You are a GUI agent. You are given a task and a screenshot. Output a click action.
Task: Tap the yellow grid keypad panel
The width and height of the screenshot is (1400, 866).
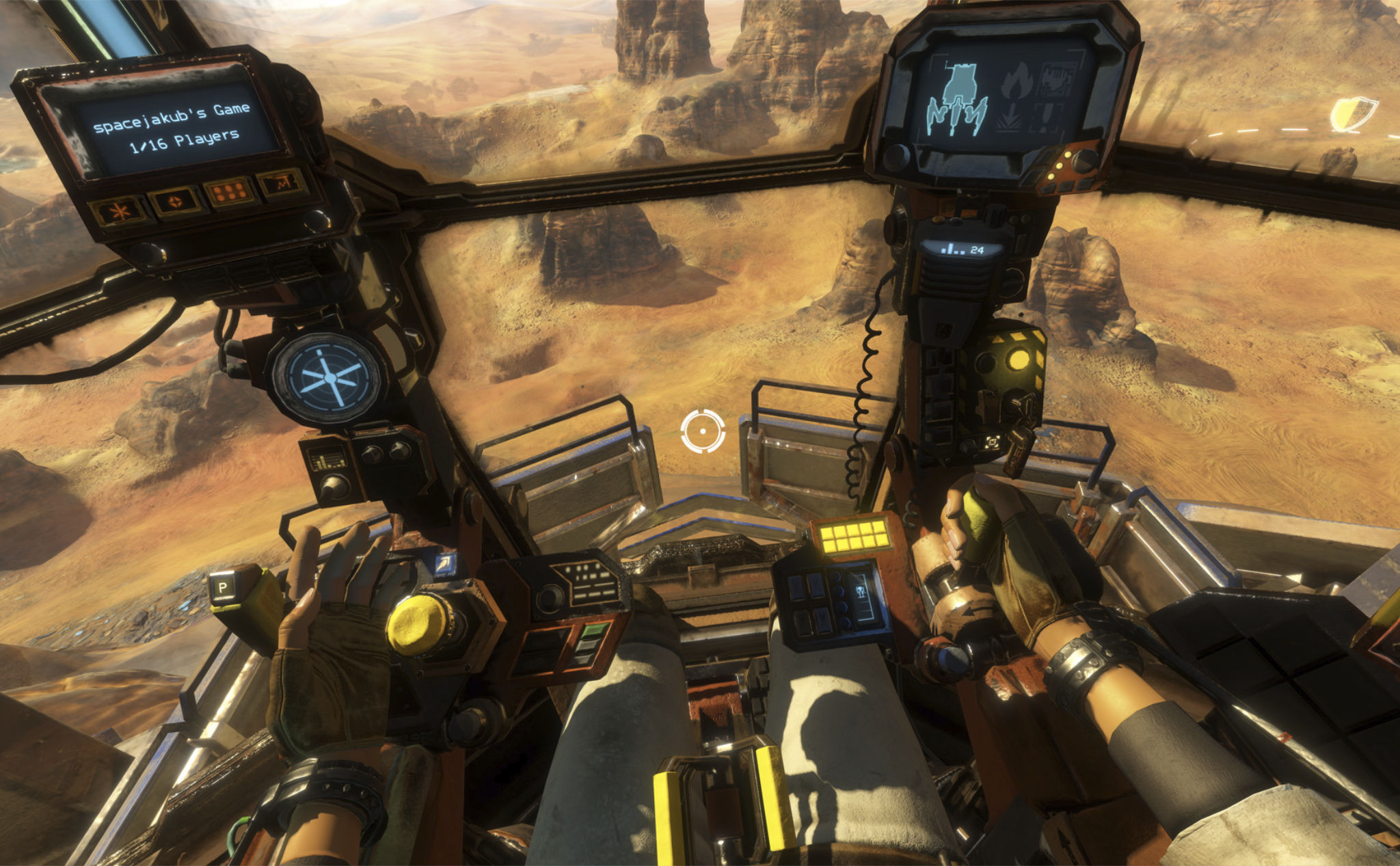(851, 534)
